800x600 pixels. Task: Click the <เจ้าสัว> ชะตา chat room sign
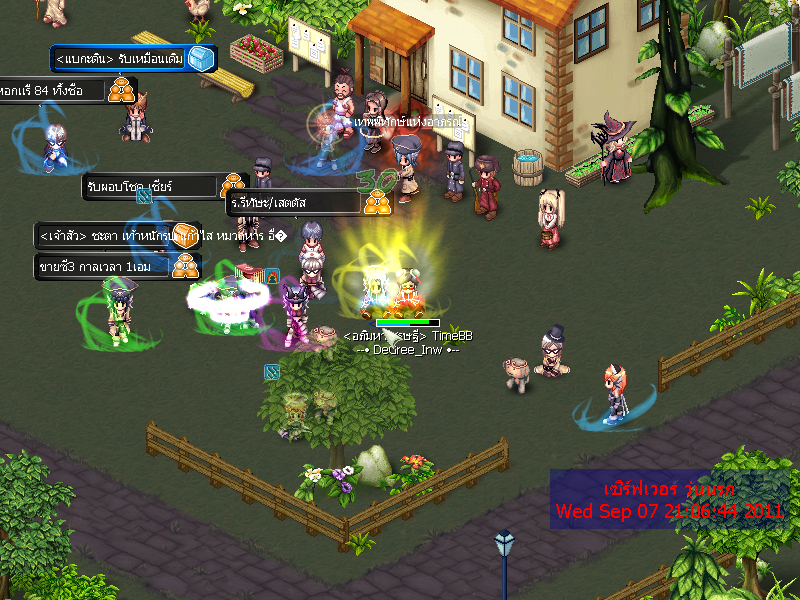117,235
